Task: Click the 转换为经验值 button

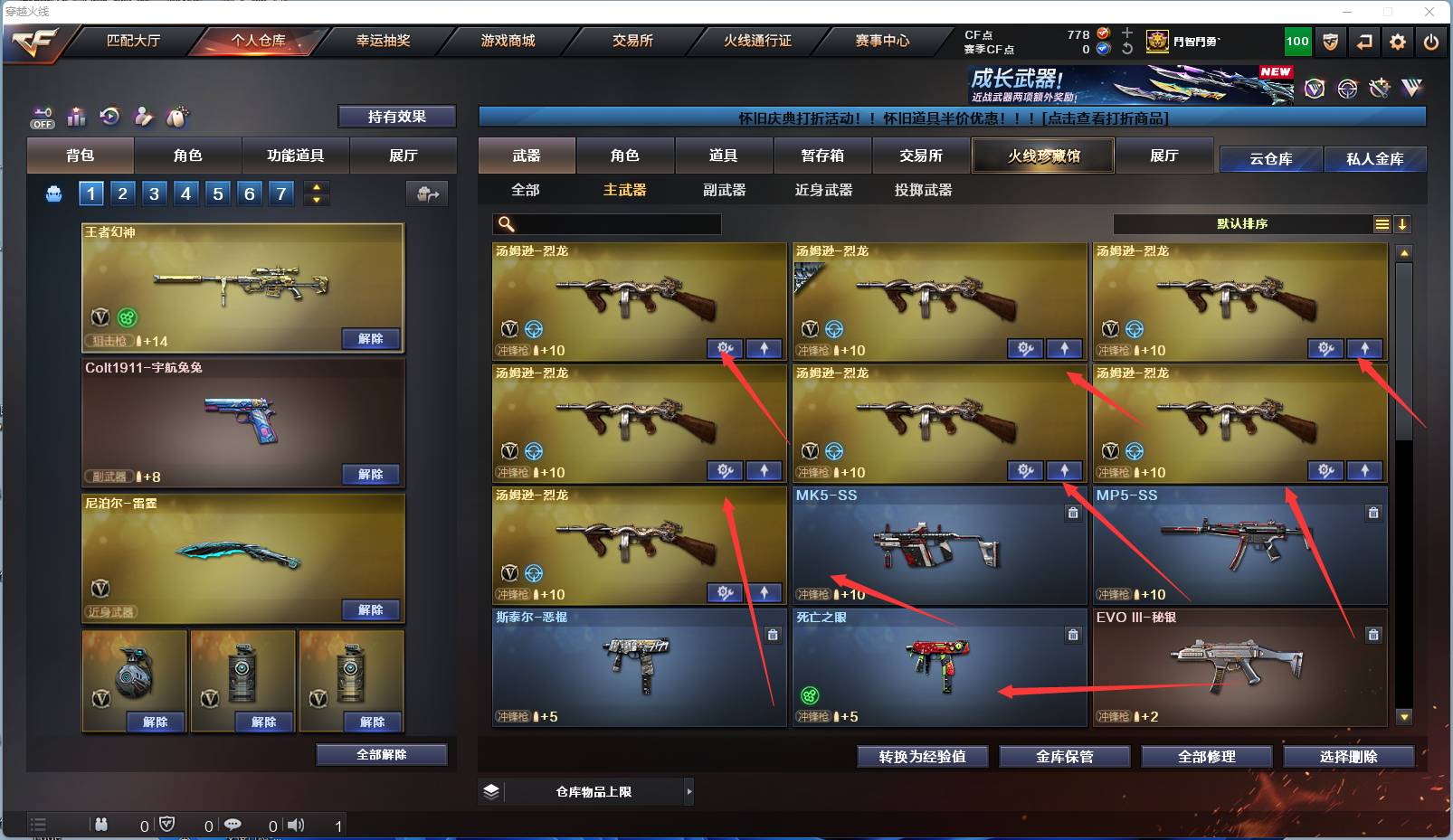Action: (x=922, y=757)
